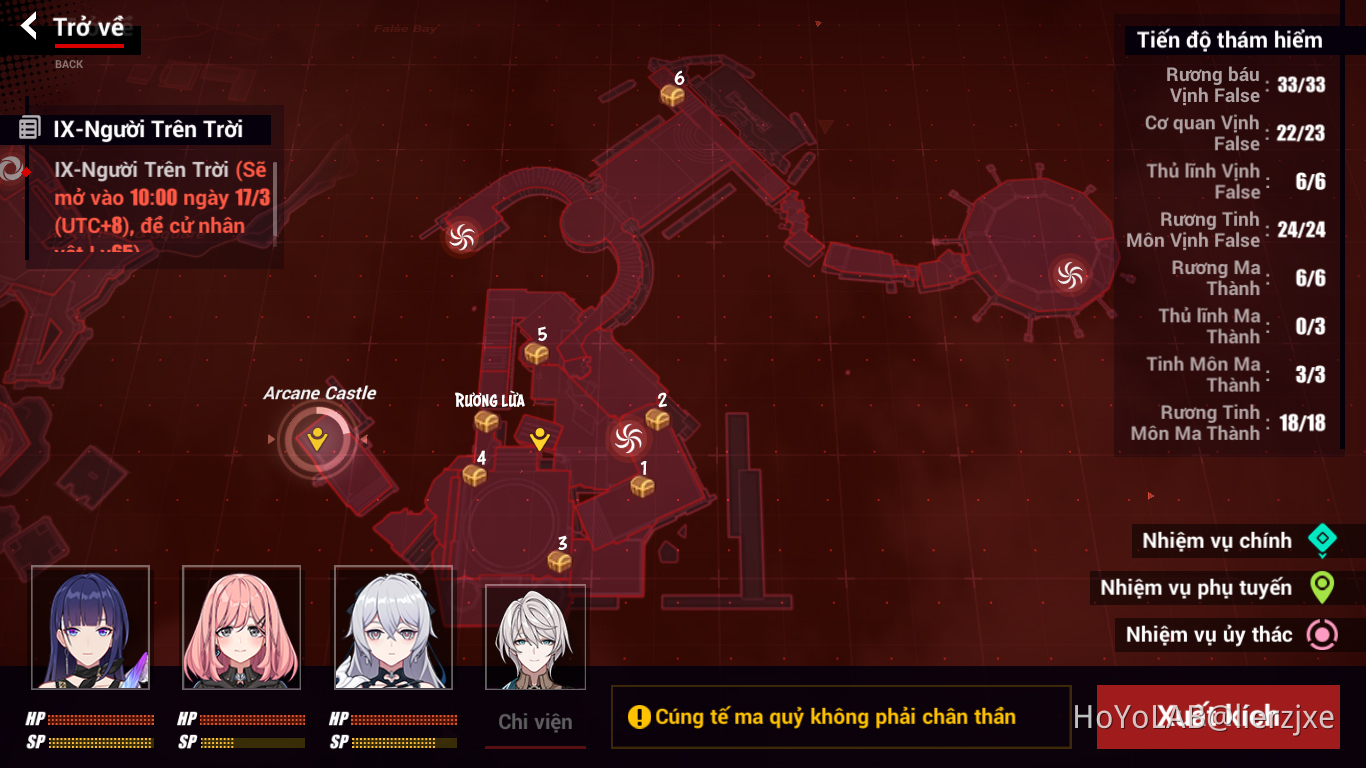Select treasure chest marker number 6 on map
The image size is (1366, 768).
(675, 94)
